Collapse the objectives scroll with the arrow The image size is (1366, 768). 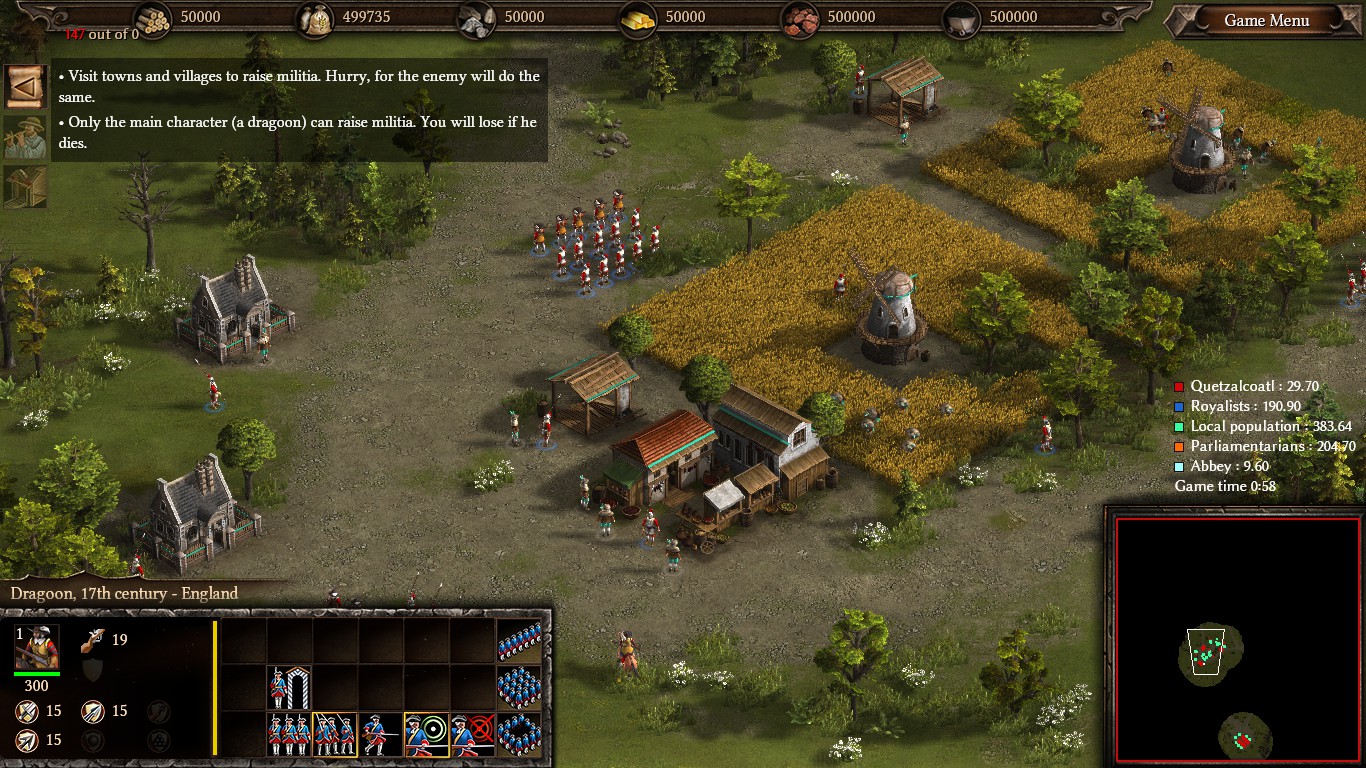click(x=24, y=87)
